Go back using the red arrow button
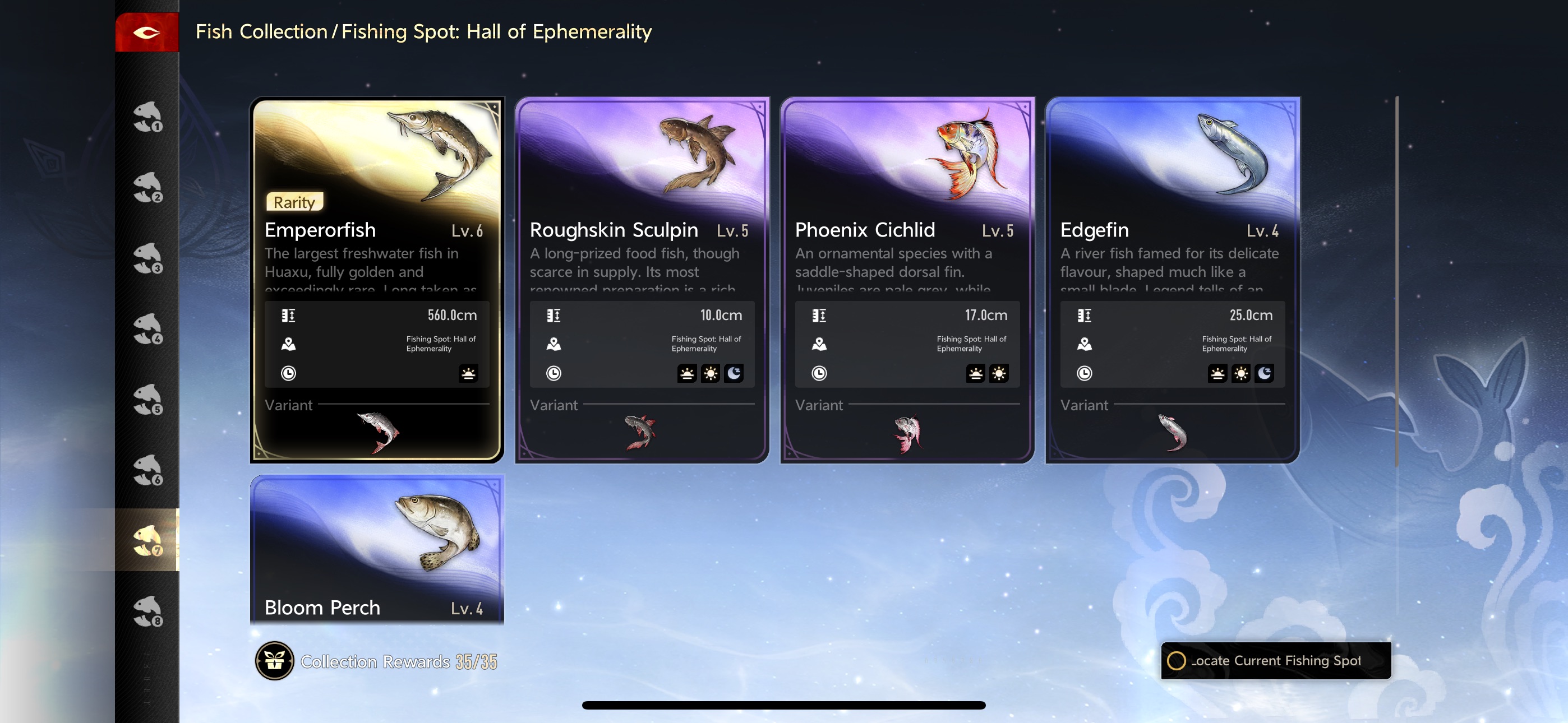This screenshot has width=1568, height=723. click(147, 33)
